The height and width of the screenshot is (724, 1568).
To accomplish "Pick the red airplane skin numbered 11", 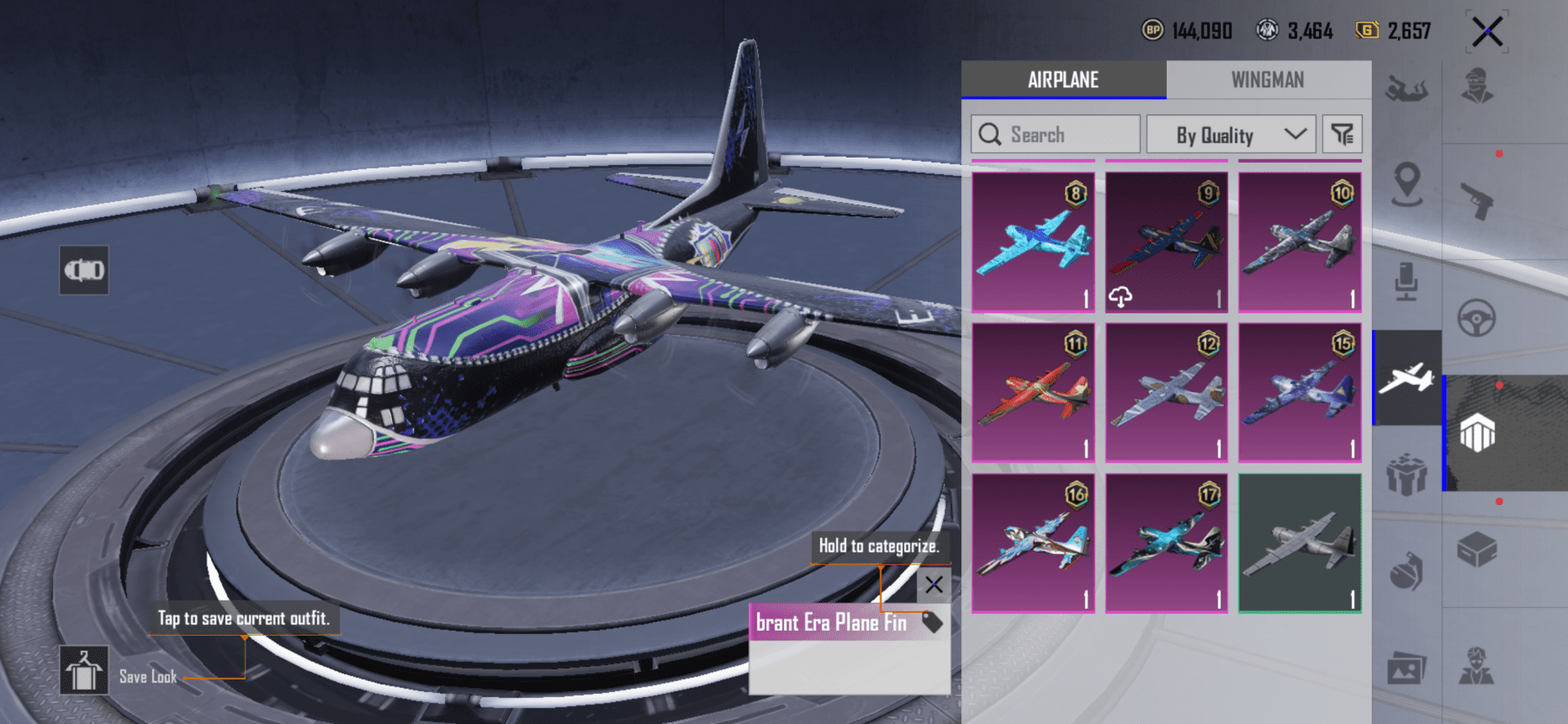I will [1033, 392].
